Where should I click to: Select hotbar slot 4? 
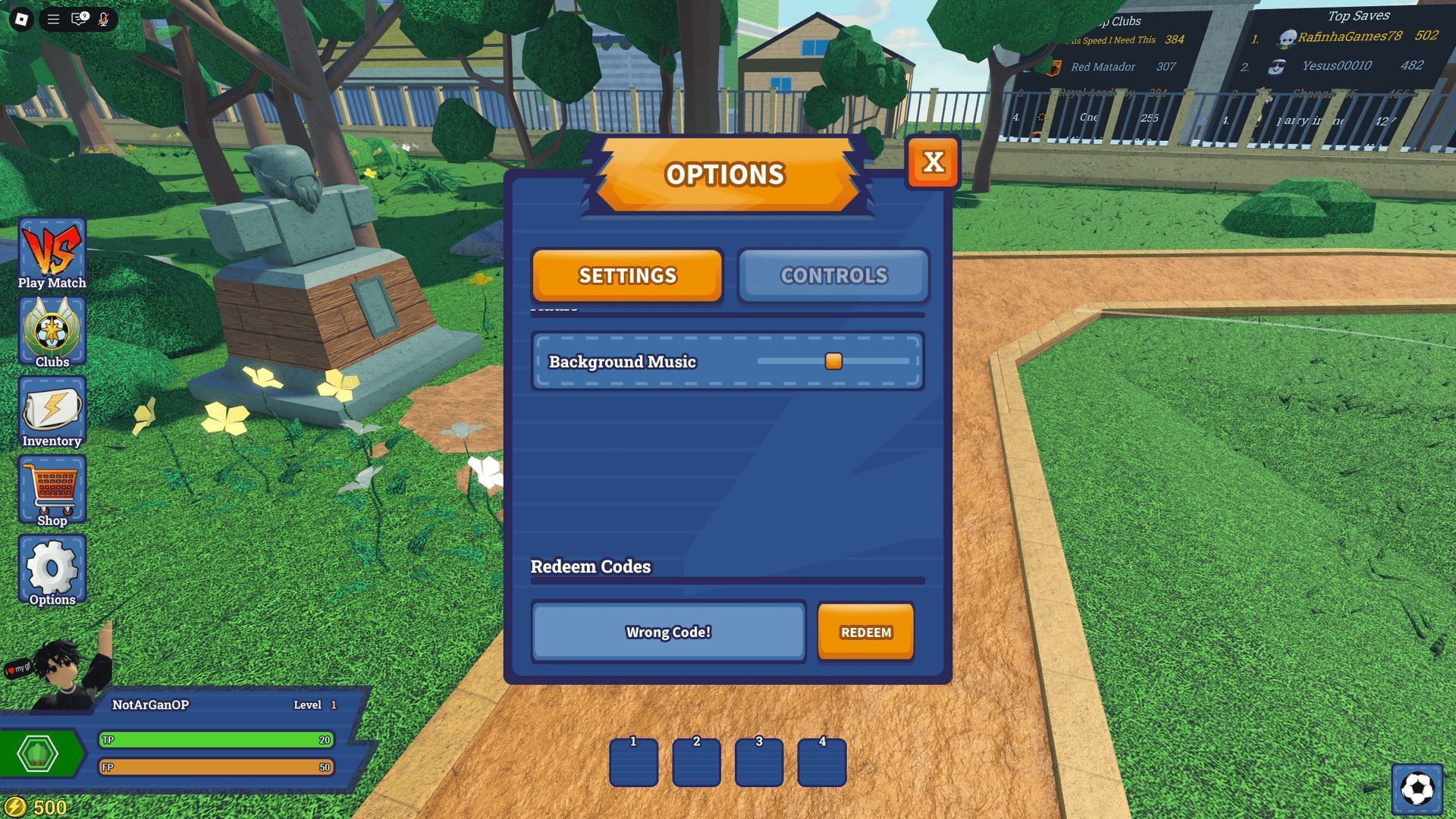[822, 762]
